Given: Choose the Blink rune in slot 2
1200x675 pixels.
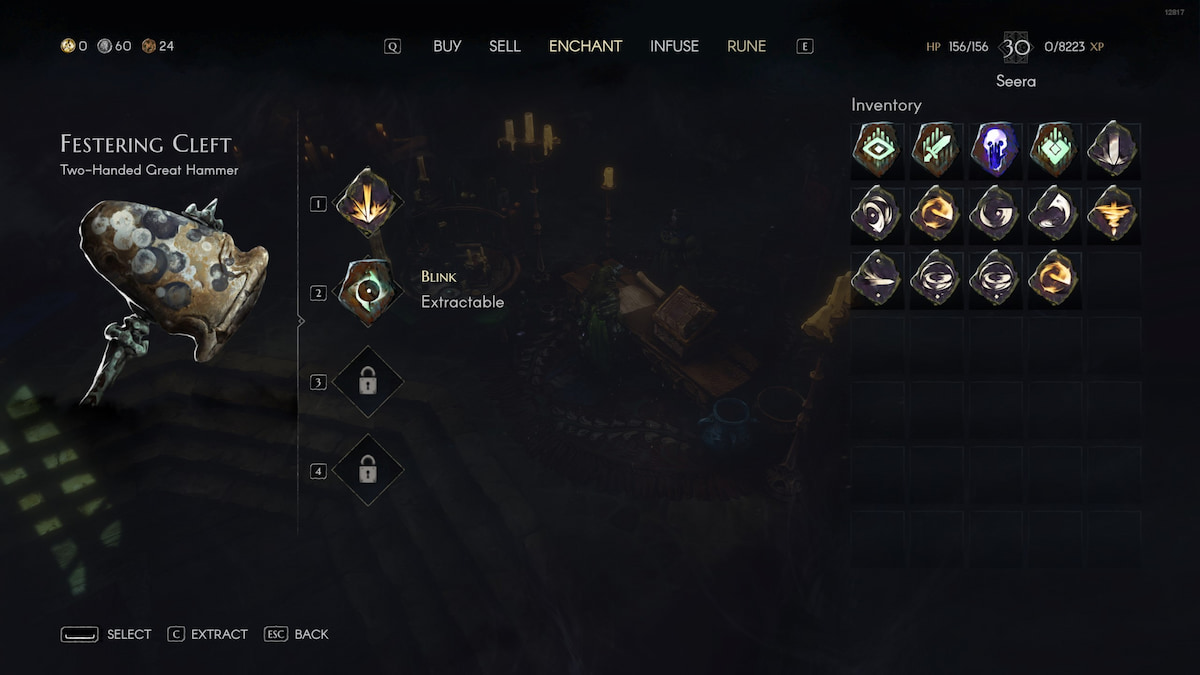Looking at the screenshot, I should point(367,292).
